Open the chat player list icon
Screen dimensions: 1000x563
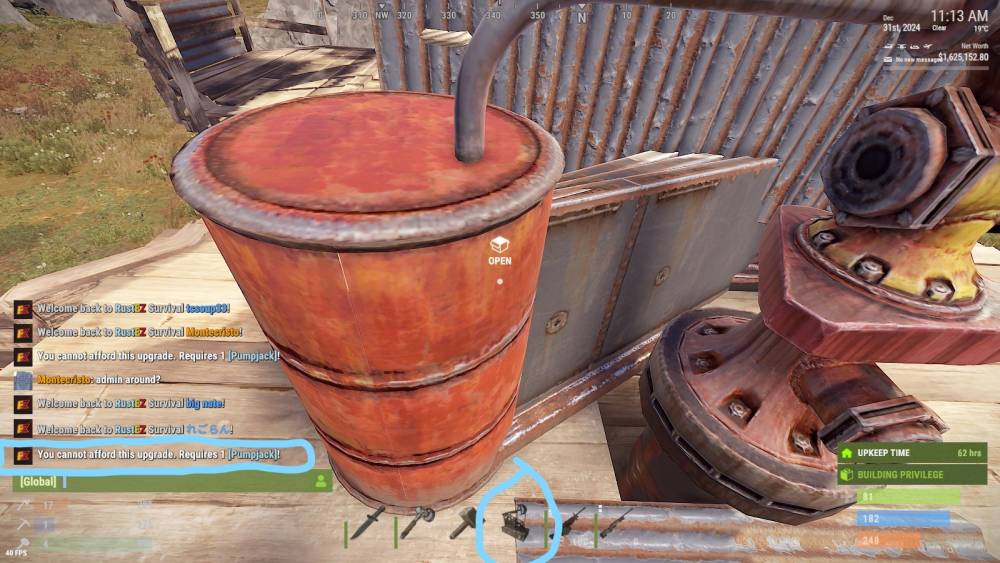click(321, 481)
